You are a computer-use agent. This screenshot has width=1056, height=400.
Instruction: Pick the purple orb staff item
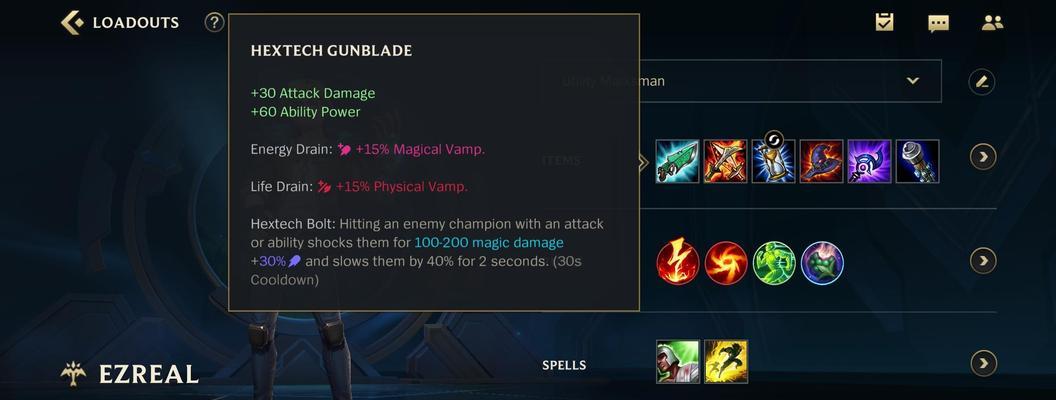click(x=869, y=161)
